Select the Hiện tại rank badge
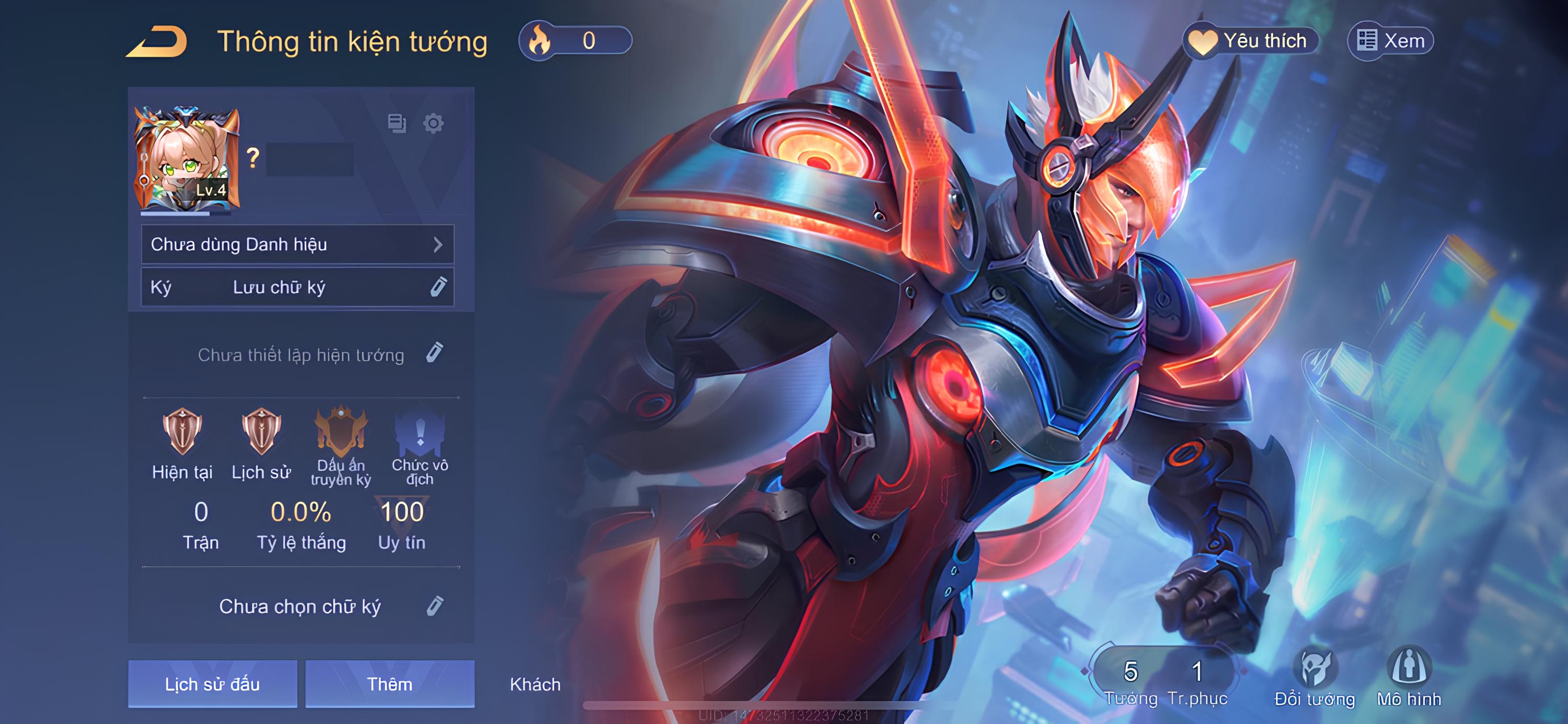 (x=182, y=433)
